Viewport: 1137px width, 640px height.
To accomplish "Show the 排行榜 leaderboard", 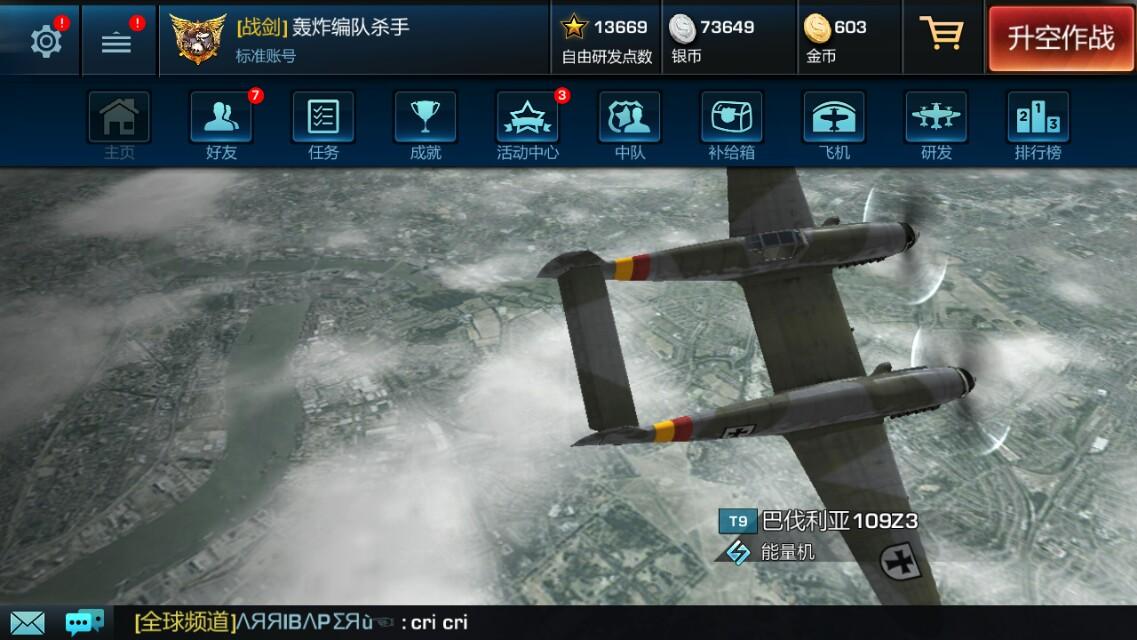I will (x=1038, y=125).
